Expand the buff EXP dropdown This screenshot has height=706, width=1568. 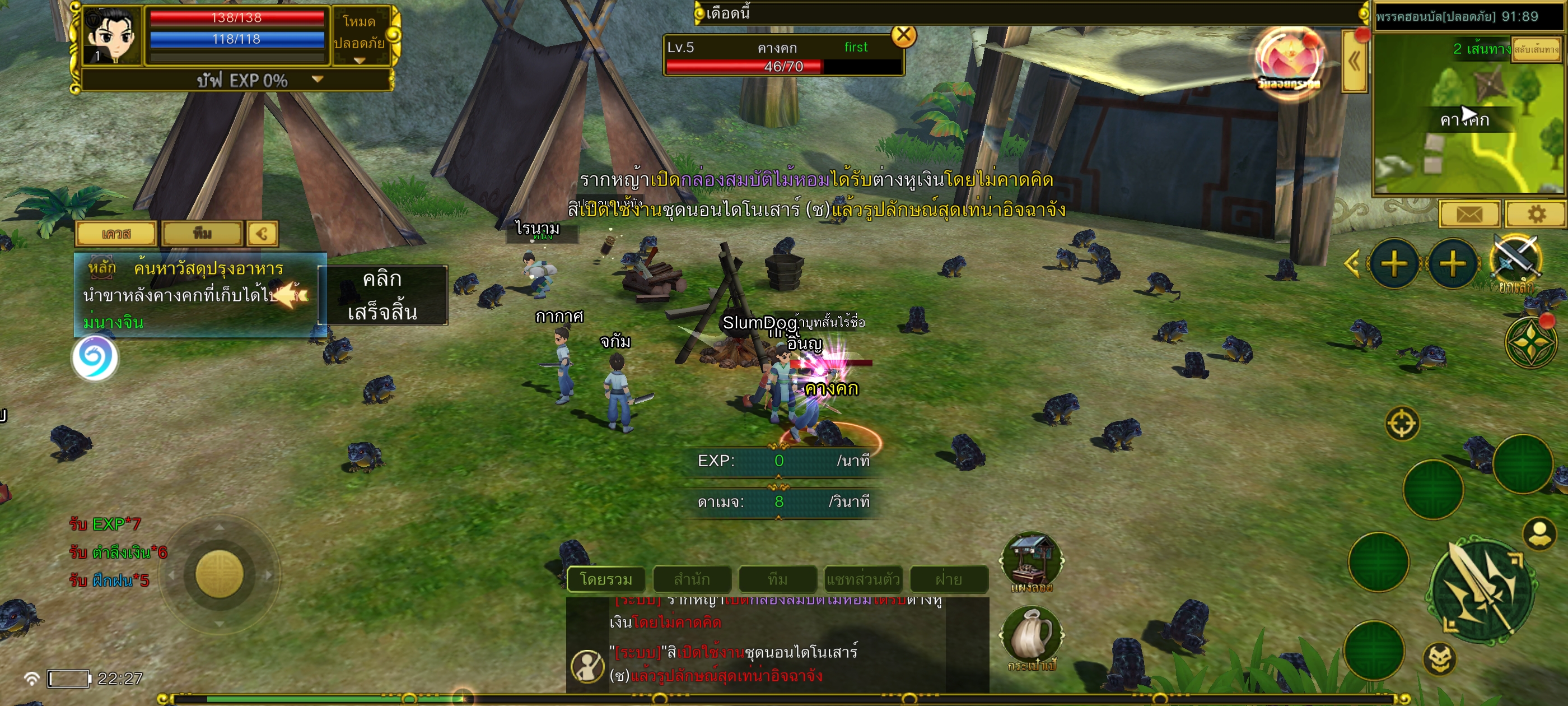point(317,79)
